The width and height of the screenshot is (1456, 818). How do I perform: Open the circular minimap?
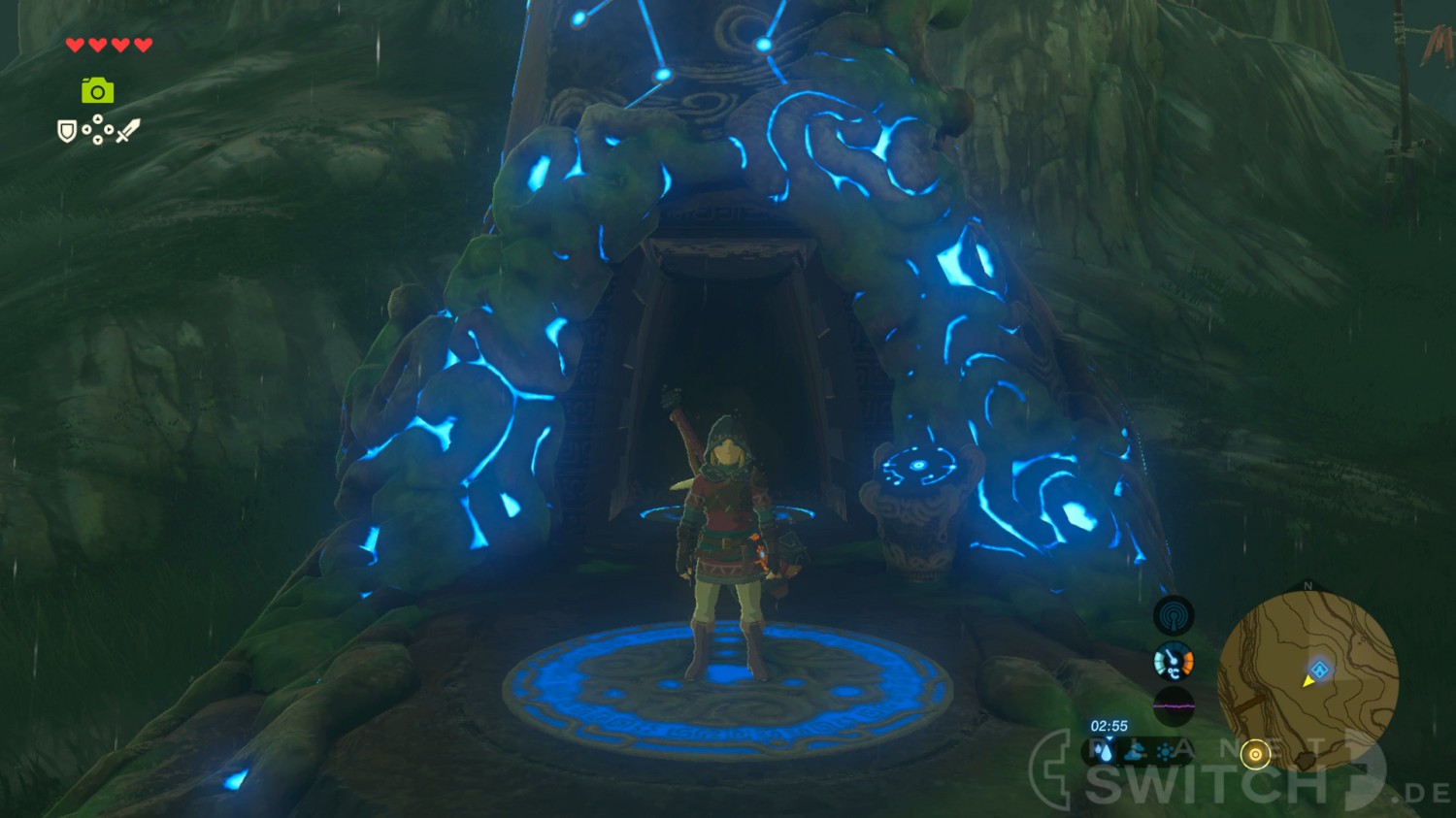coord(1307,681)
